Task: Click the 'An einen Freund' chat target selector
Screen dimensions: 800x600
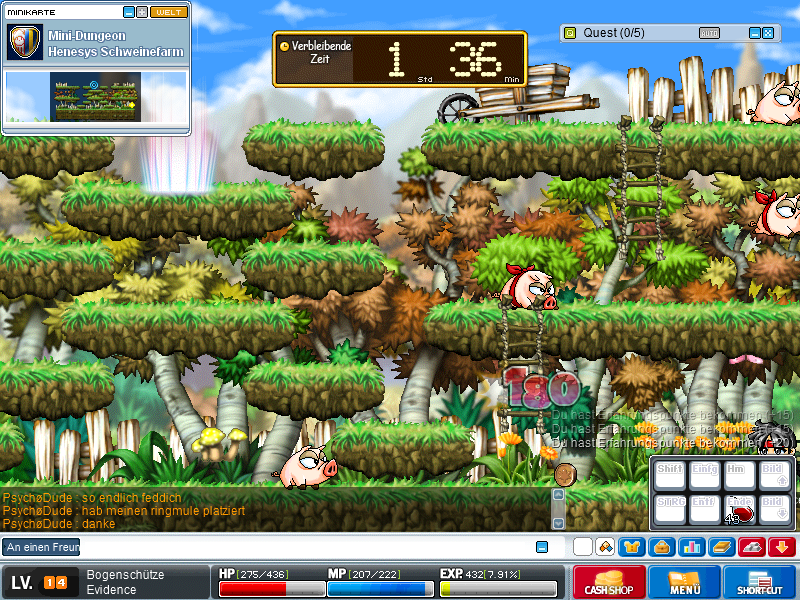Action: pos(42,547)
